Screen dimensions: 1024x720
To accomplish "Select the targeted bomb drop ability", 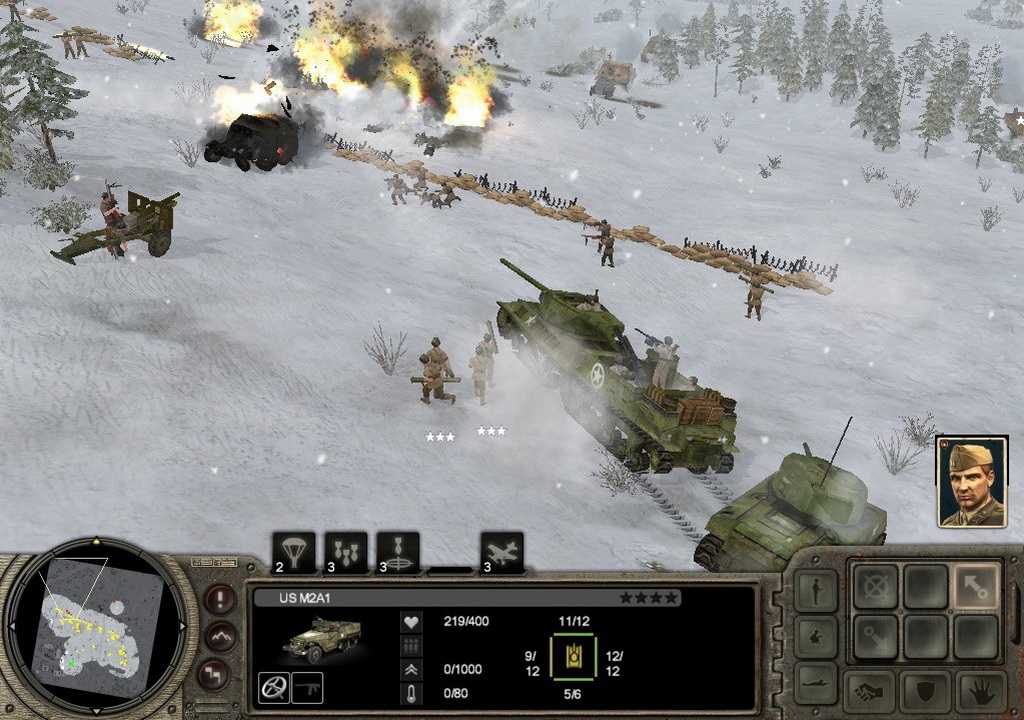I will click(x=397, y=553).
